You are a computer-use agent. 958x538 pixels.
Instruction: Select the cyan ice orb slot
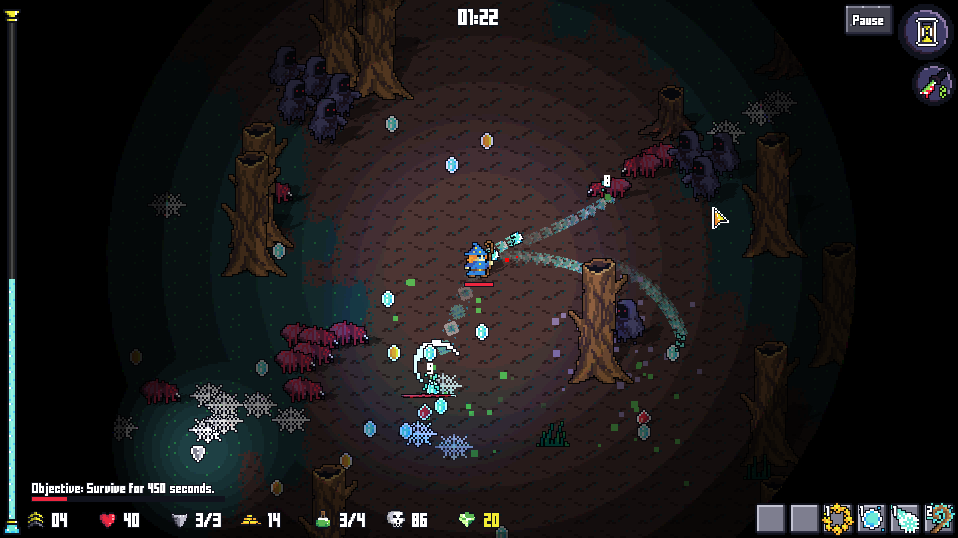[x=871, y=518]
